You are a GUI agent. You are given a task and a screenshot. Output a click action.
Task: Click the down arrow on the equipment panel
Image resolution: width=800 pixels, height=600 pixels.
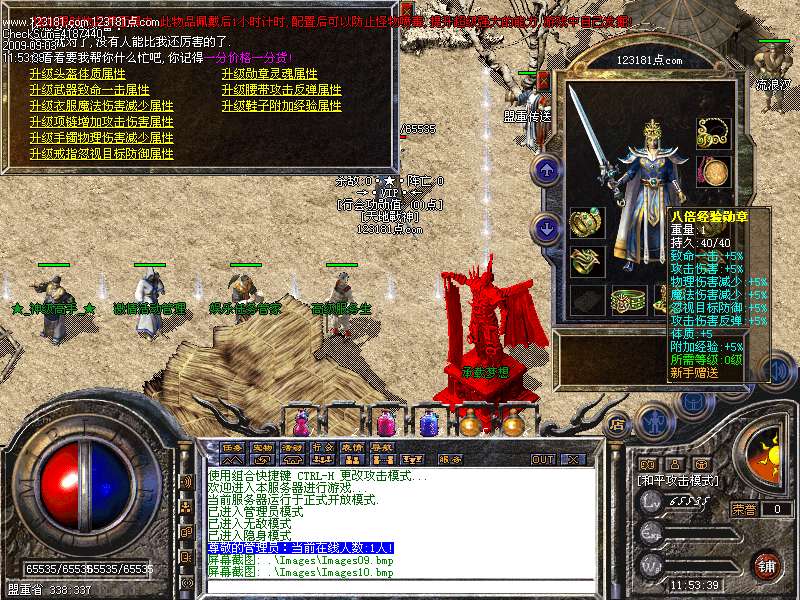coord(546,229)
